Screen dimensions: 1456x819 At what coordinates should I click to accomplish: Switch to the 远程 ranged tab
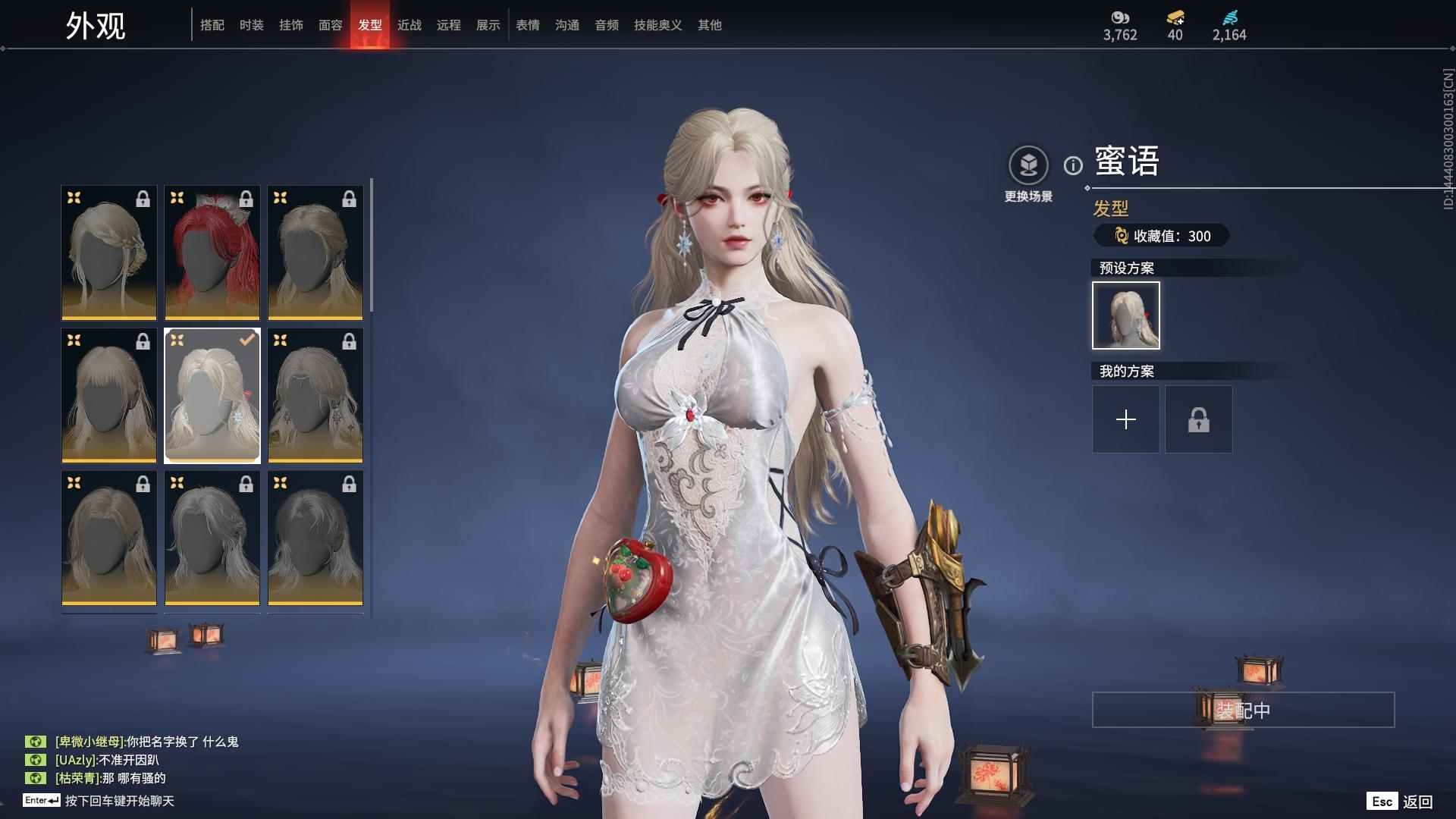pos(448,25)
